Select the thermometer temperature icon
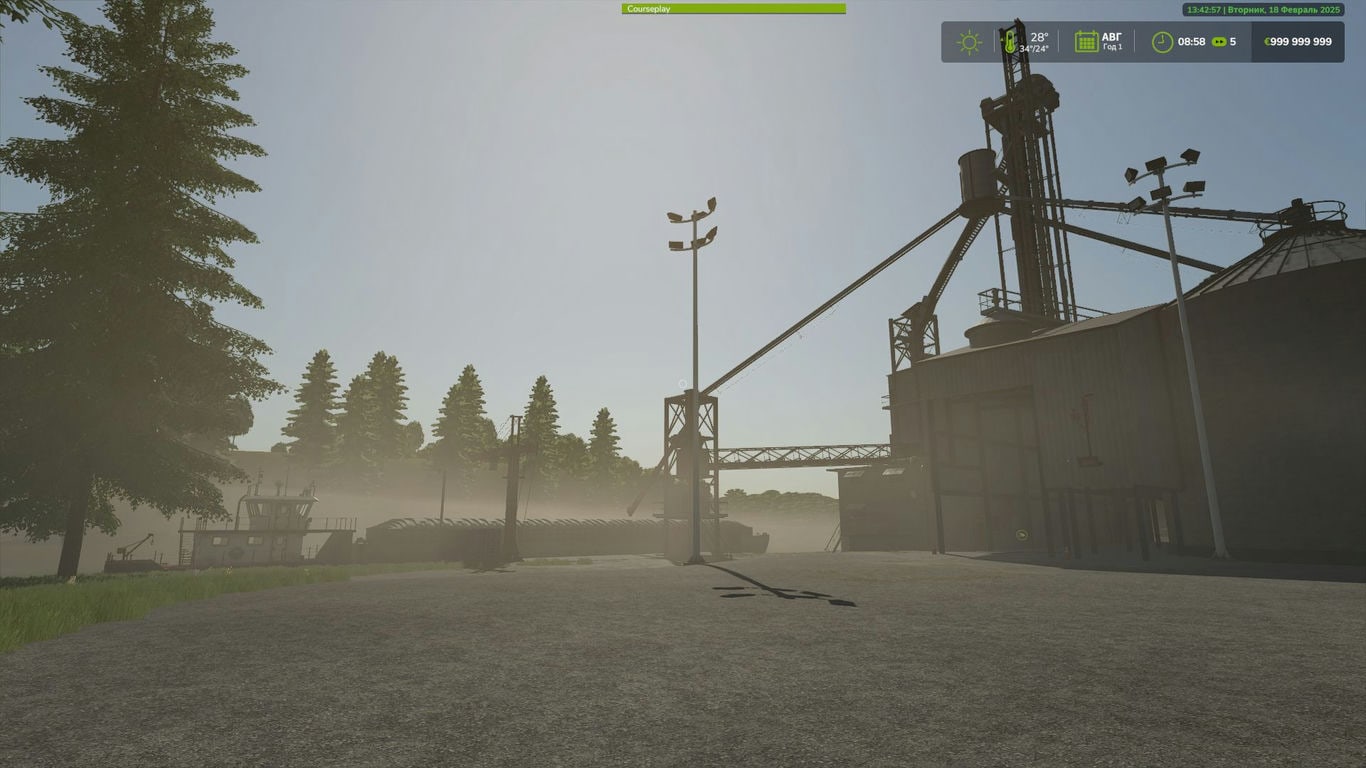 [1010, 41]
